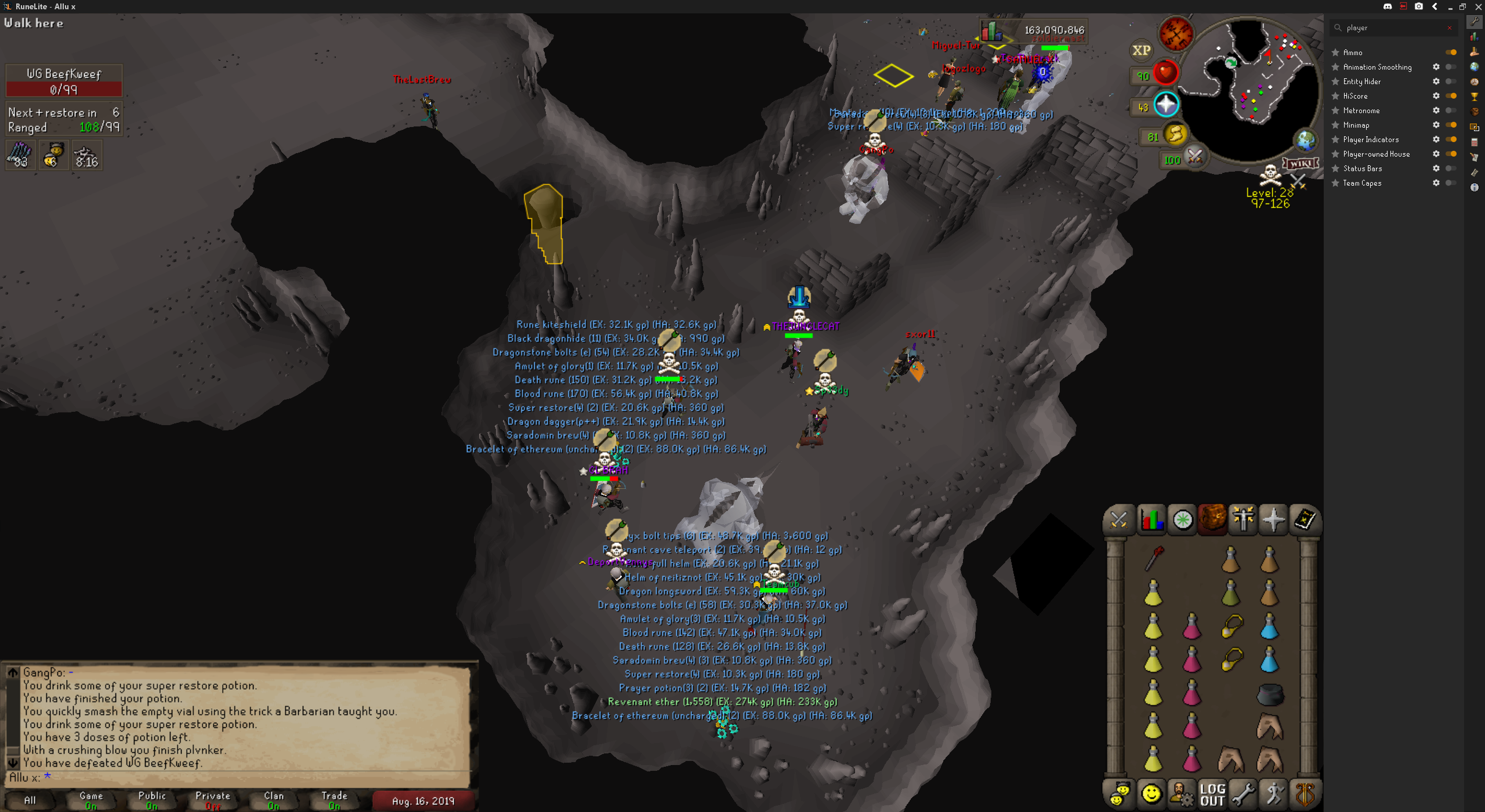Open the world map globe
The width and height of the screenshot is (1485, 812).
tap(1305, 140)
